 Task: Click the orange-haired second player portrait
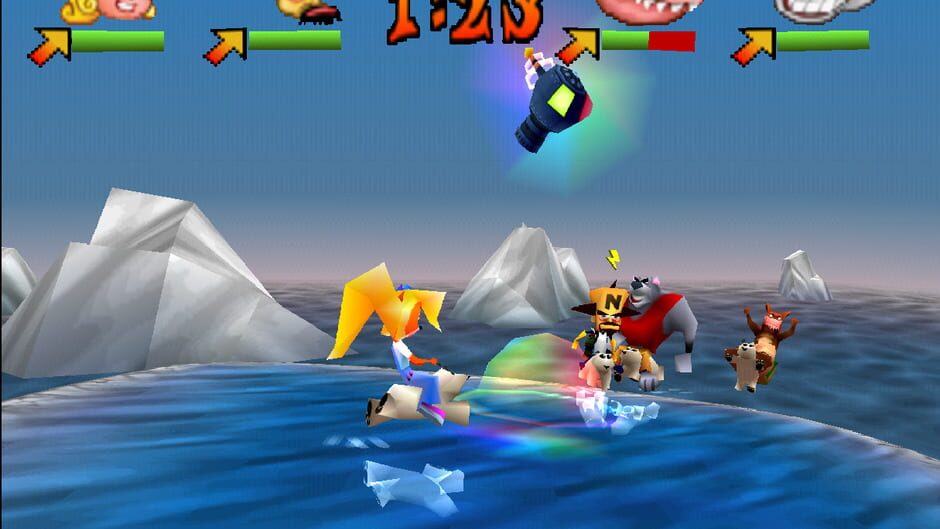(x=306, y=9)
